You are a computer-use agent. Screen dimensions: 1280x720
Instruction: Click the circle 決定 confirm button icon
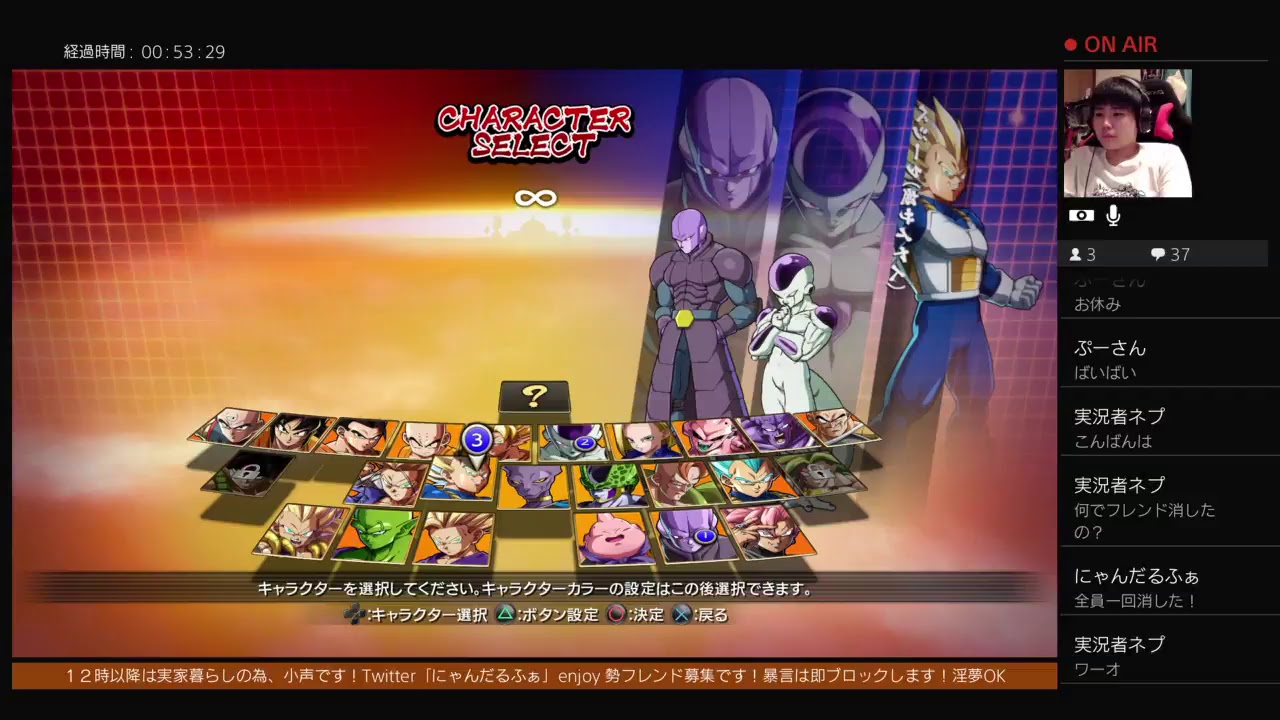click(x=617, y=614)
